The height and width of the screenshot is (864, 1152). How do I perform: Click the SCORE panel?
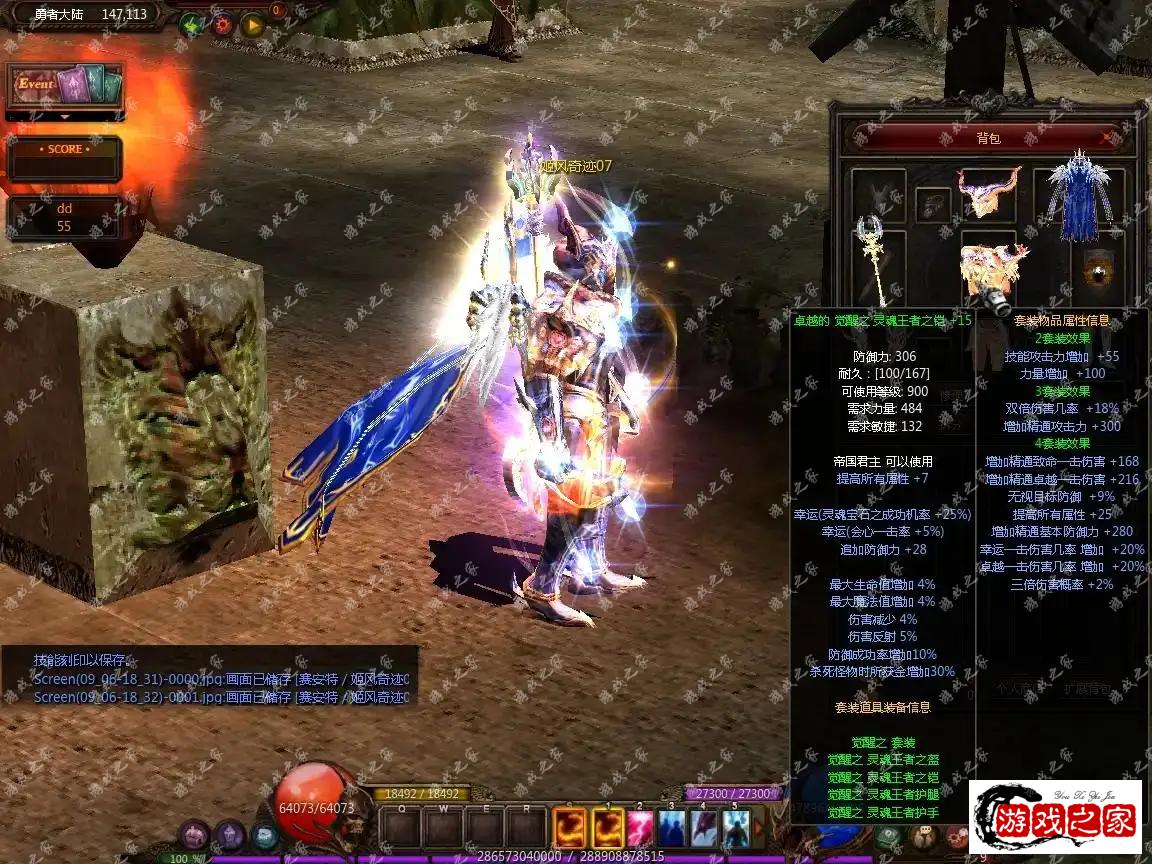coord(65,158)
